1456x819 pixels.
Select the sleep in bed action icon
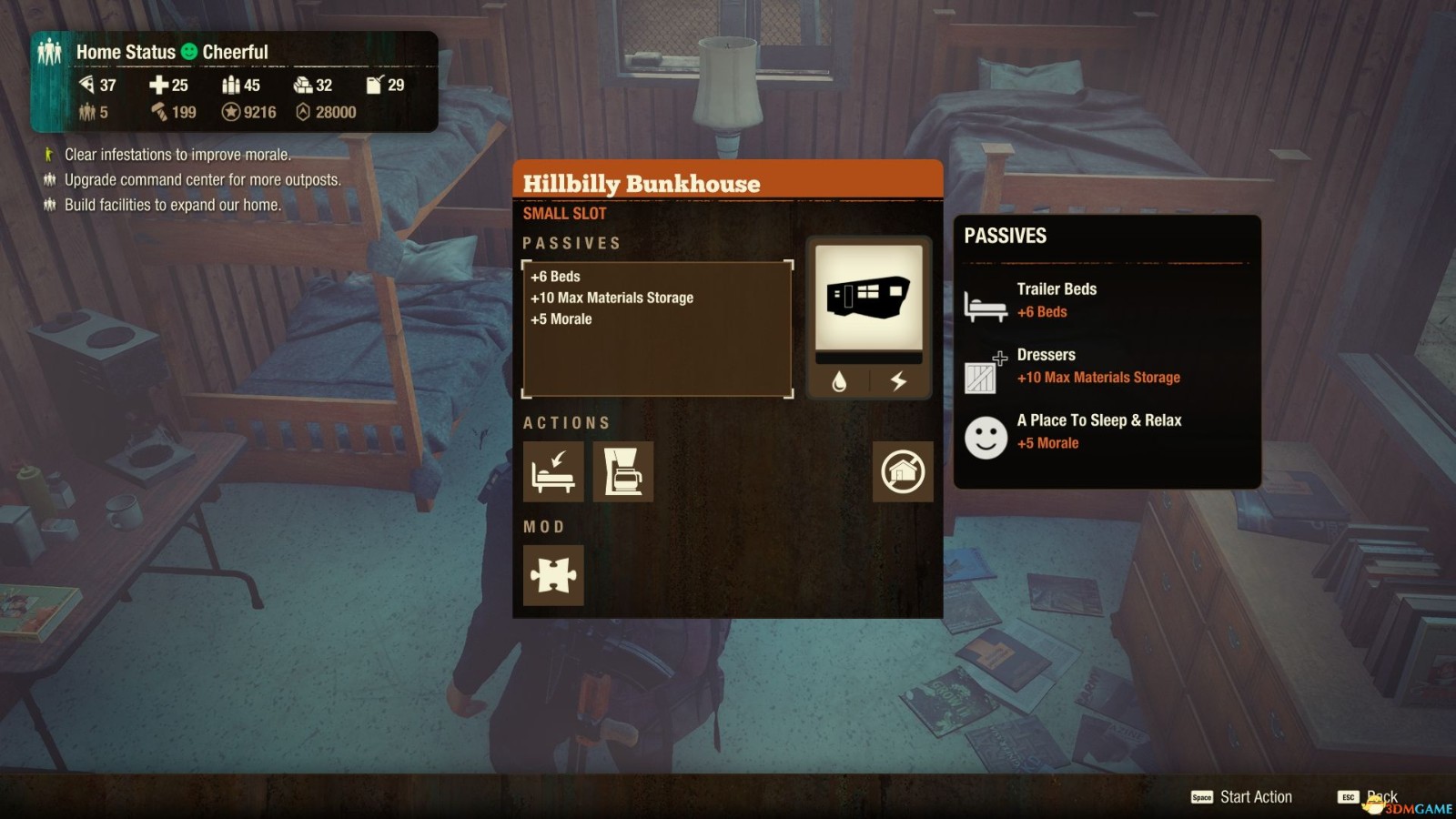click(x=553, y=471)
